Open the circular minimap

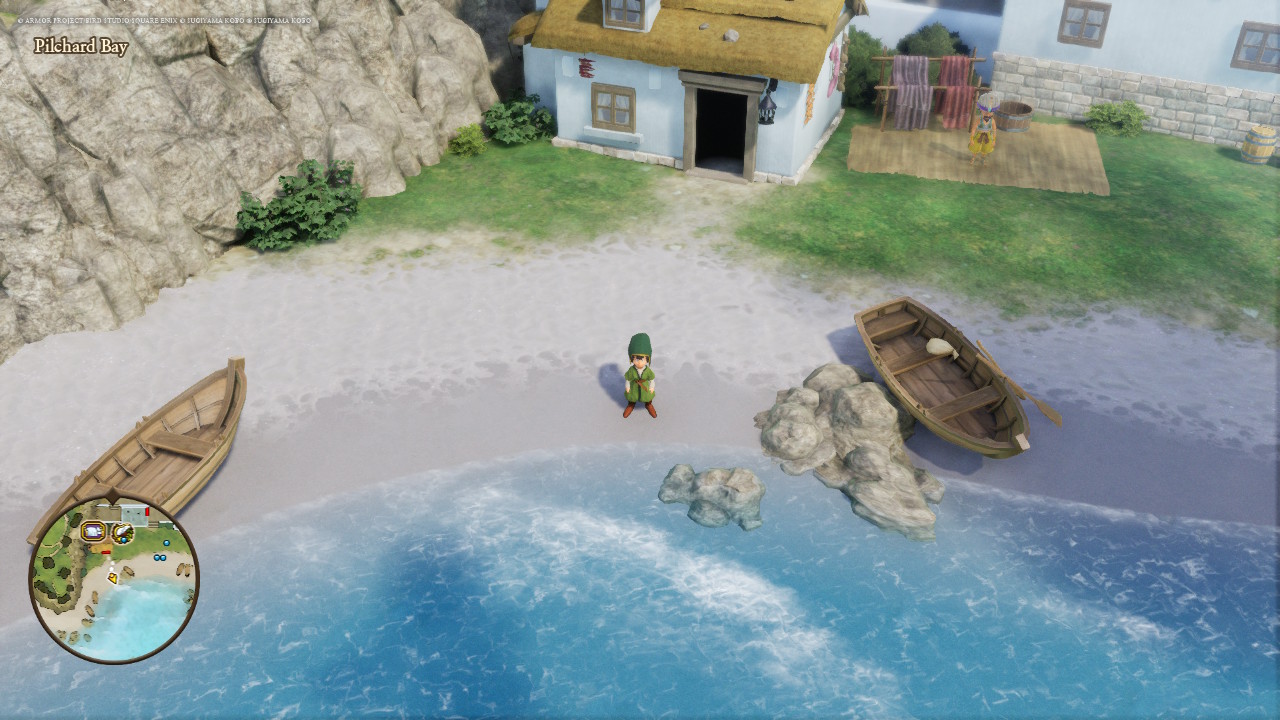coord(114,580)
